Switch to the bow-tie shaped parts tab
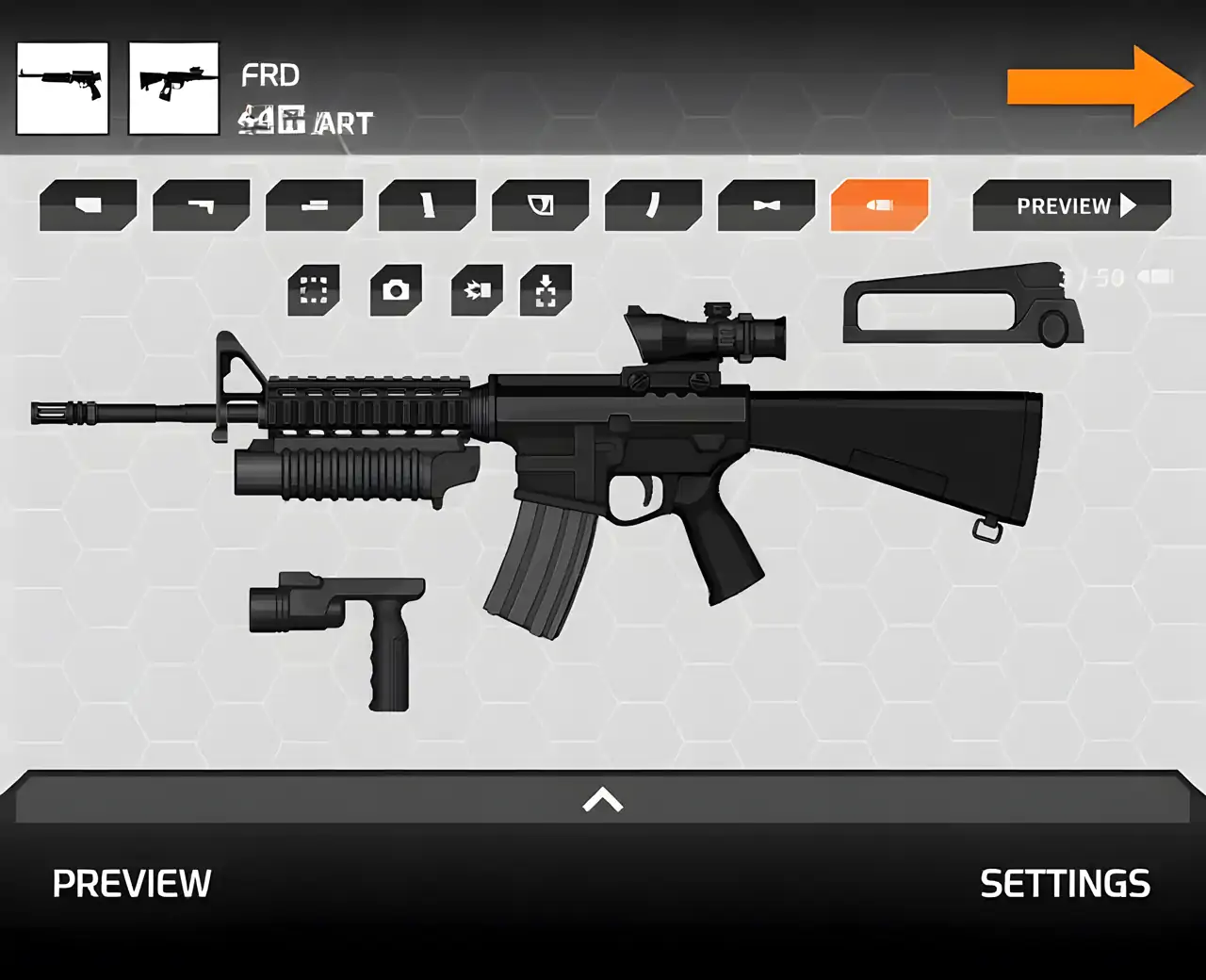This screenshot has width=1206, height=980. (766, 204)
